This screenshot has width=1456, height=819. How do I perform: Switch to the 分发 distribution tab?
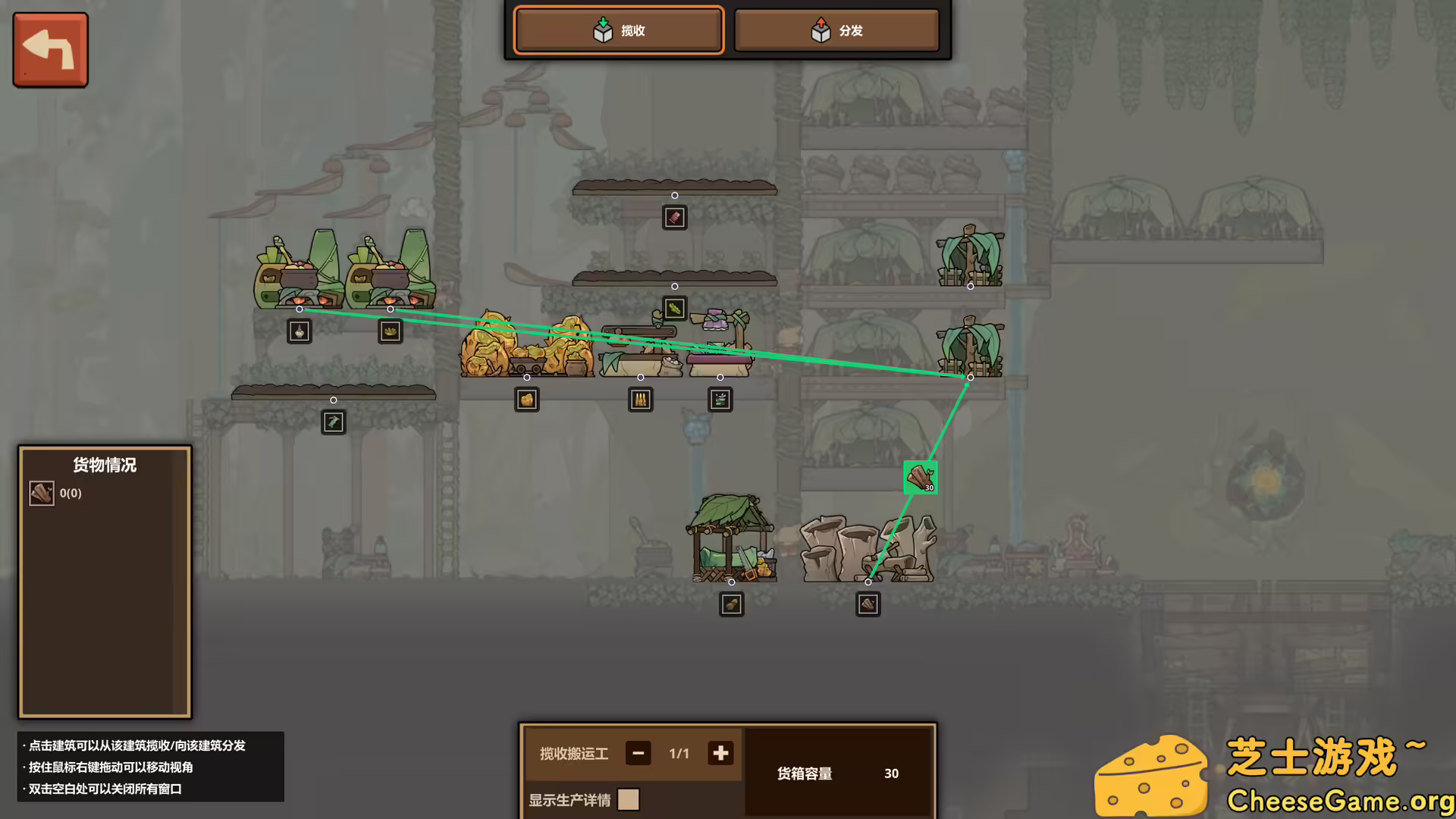[x=836, y=30]
